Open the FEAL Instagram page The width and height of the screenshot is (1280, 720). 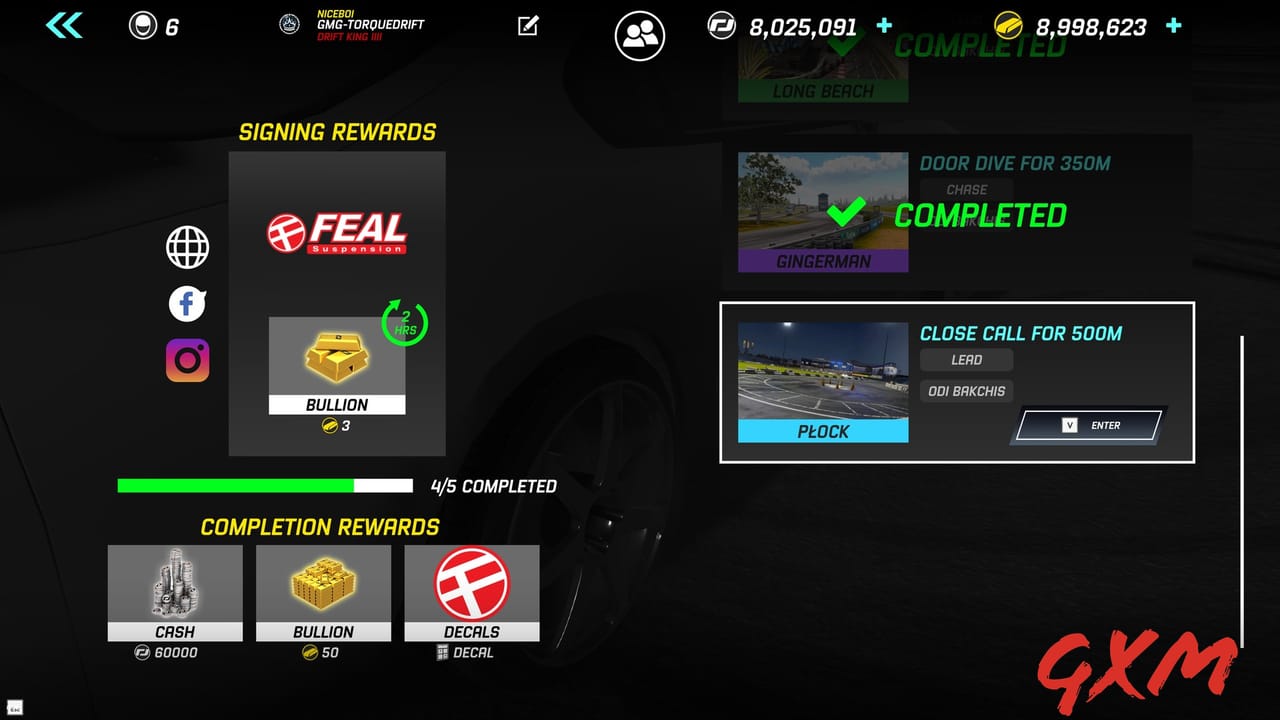(186, 360)
